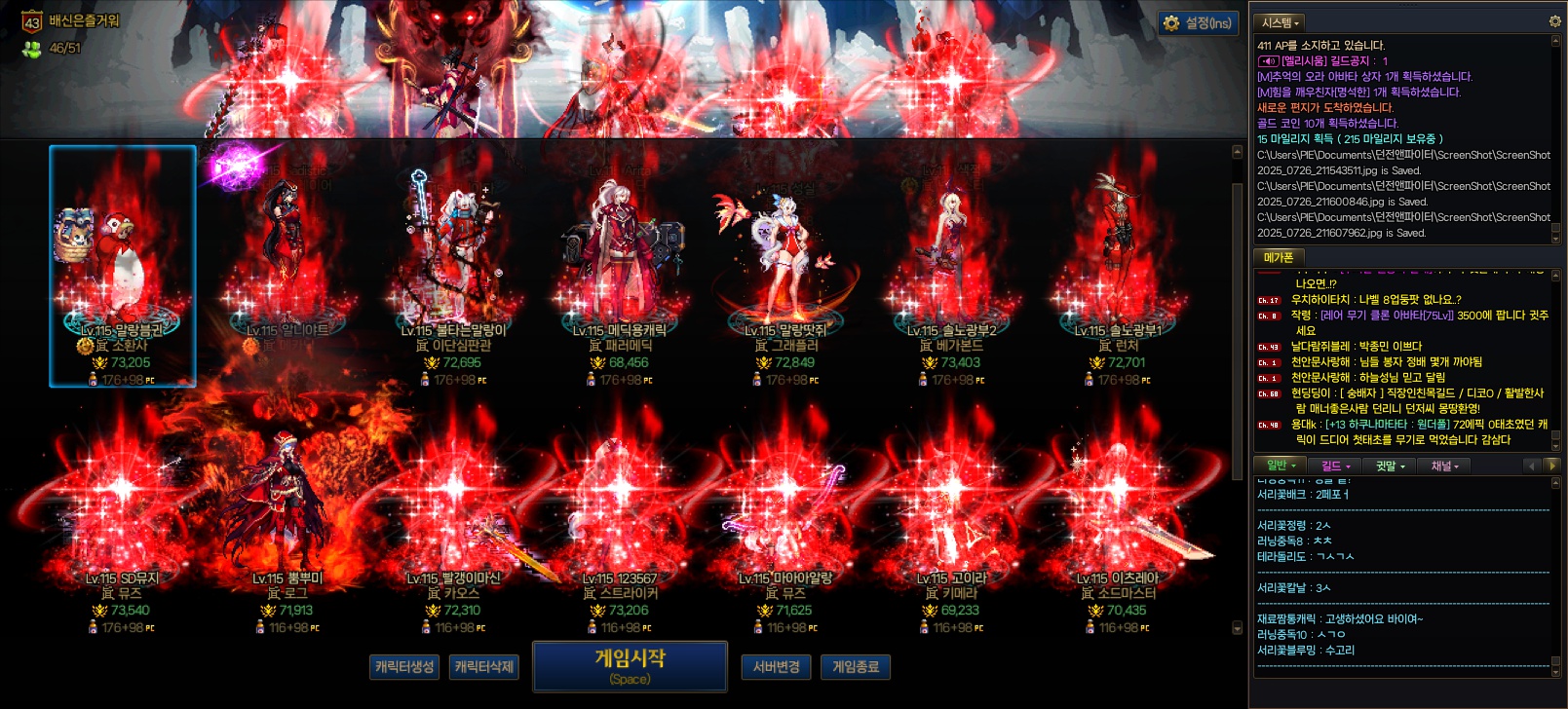Switch to the 길드 chat tab
1568x709 pixels.
[x=1335, y=466]
